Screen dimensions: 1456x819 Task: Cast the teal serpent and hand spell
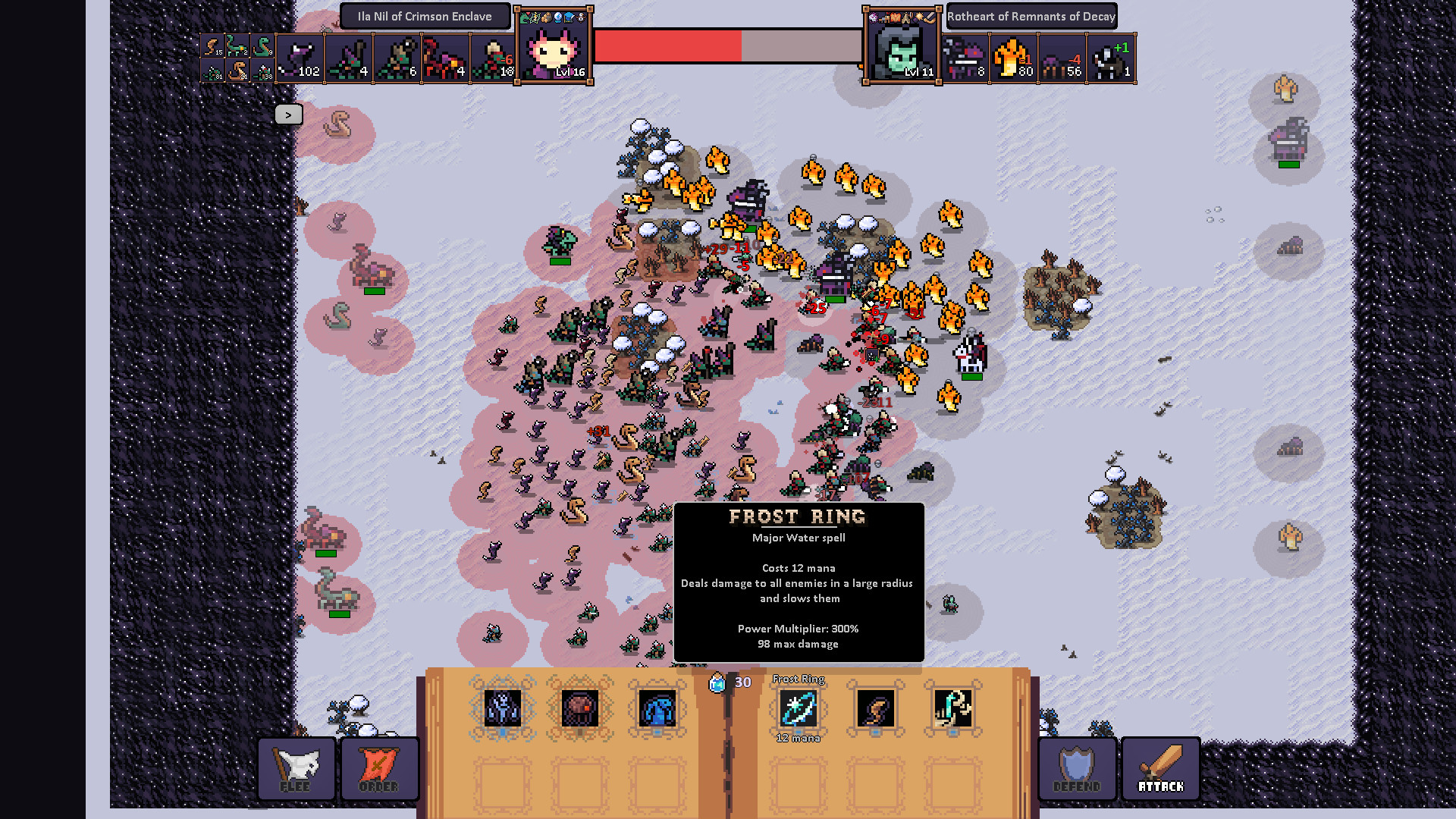click(952, 709)
